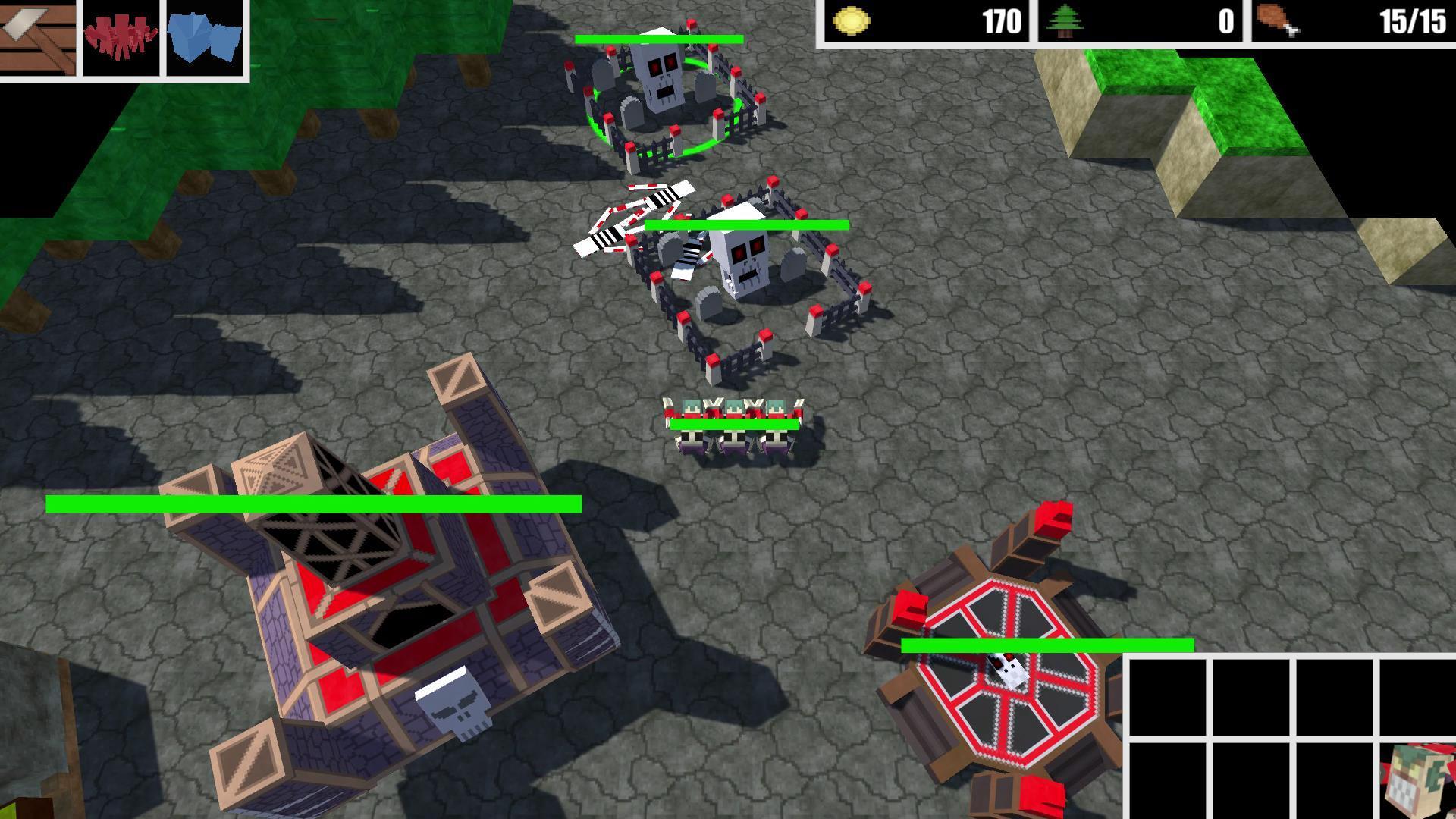Toggle selection of the green-circled graveyard
This screenshot has width=1456, height=819.
[x=664, y=83]
